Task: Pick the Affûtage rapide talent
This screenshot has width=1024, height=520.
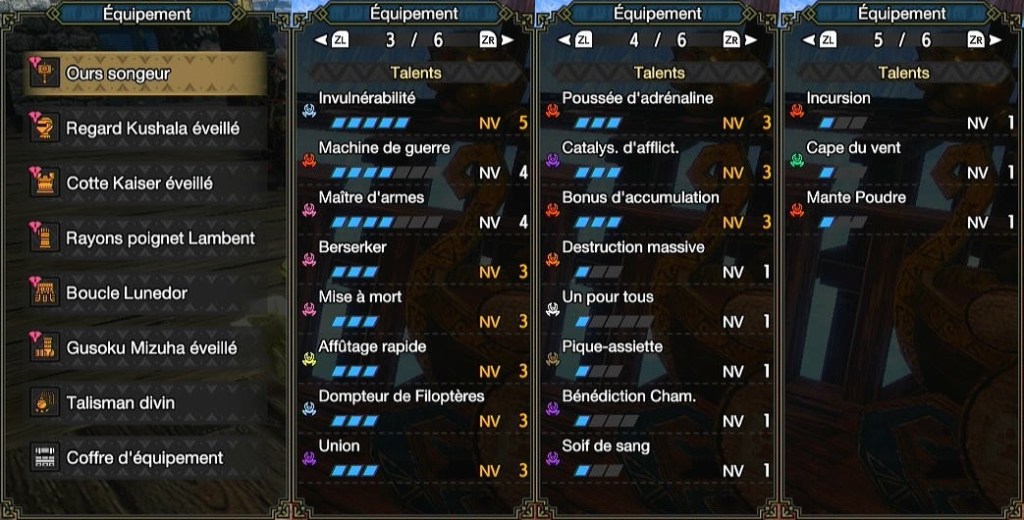Action: (x=414, y=358)
